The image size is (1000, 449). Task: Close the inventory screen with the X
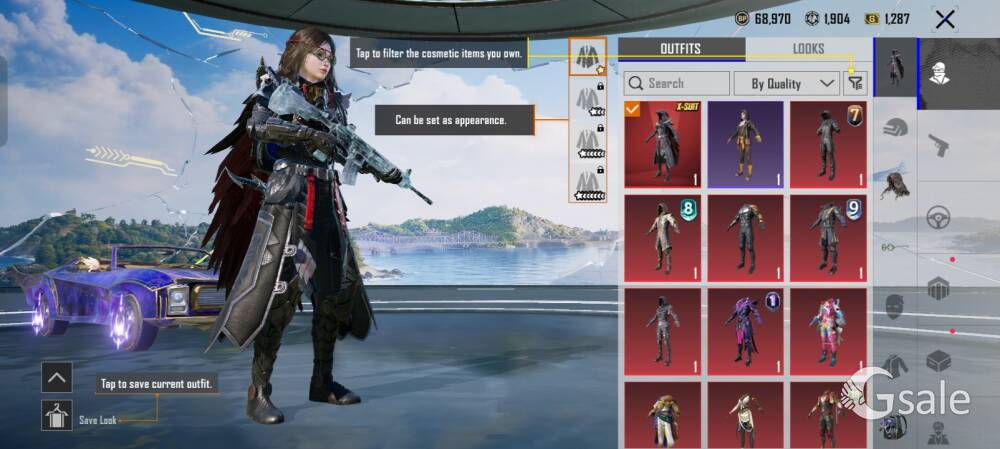coord(944,19)
